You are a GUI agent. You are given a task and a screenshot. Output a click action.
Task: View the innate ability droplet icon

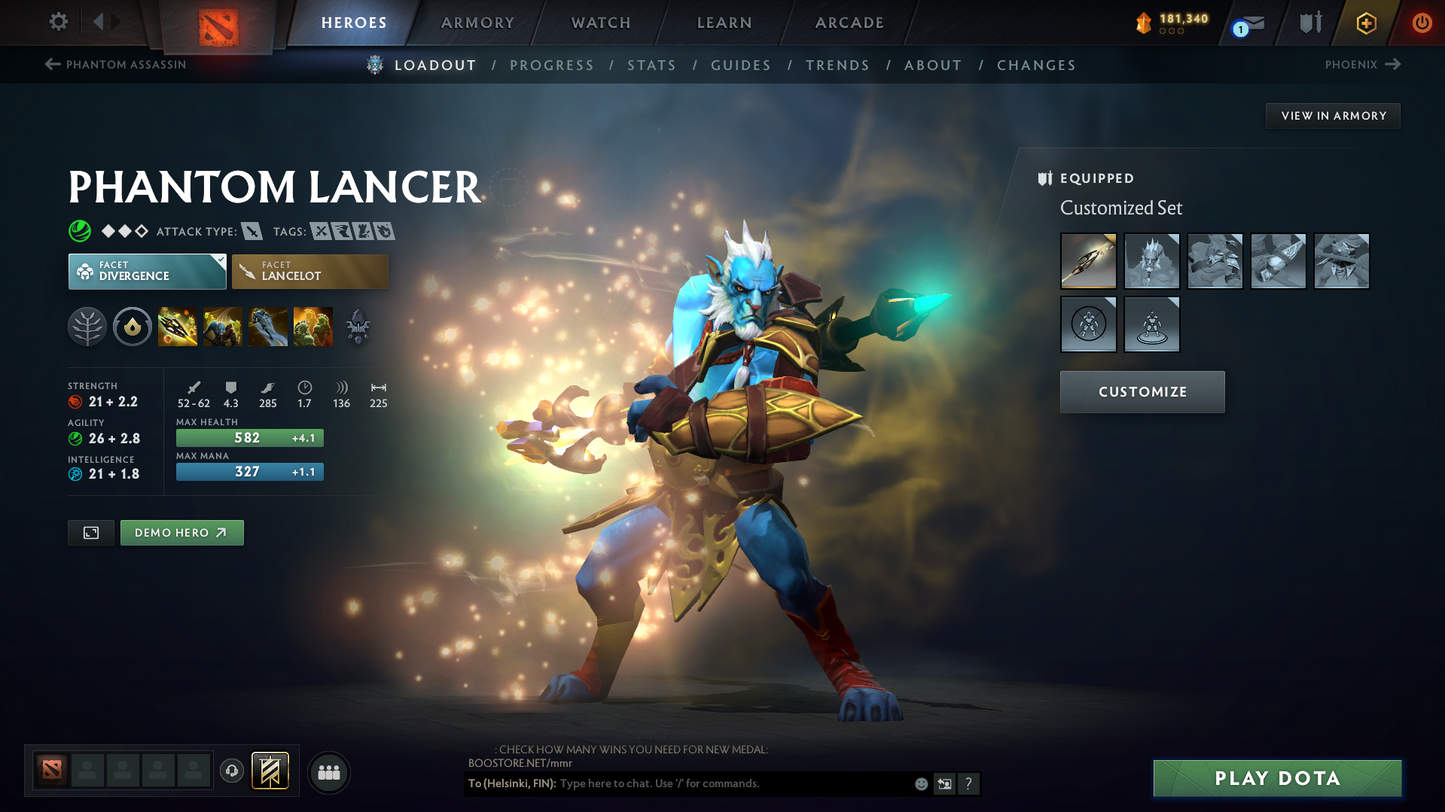point(132,327)
